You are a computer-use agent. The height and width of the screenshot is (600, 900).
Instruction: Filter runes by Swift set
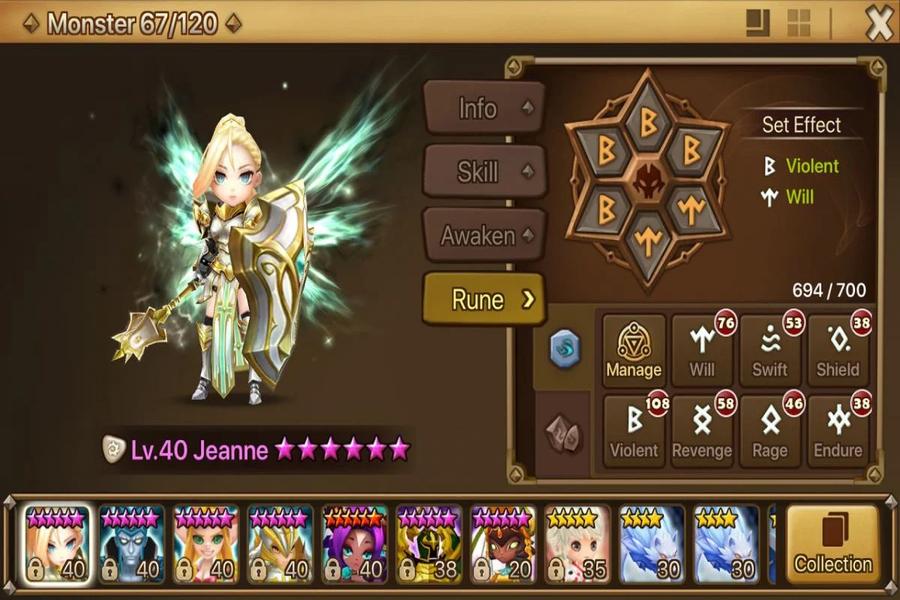point(770,350)
